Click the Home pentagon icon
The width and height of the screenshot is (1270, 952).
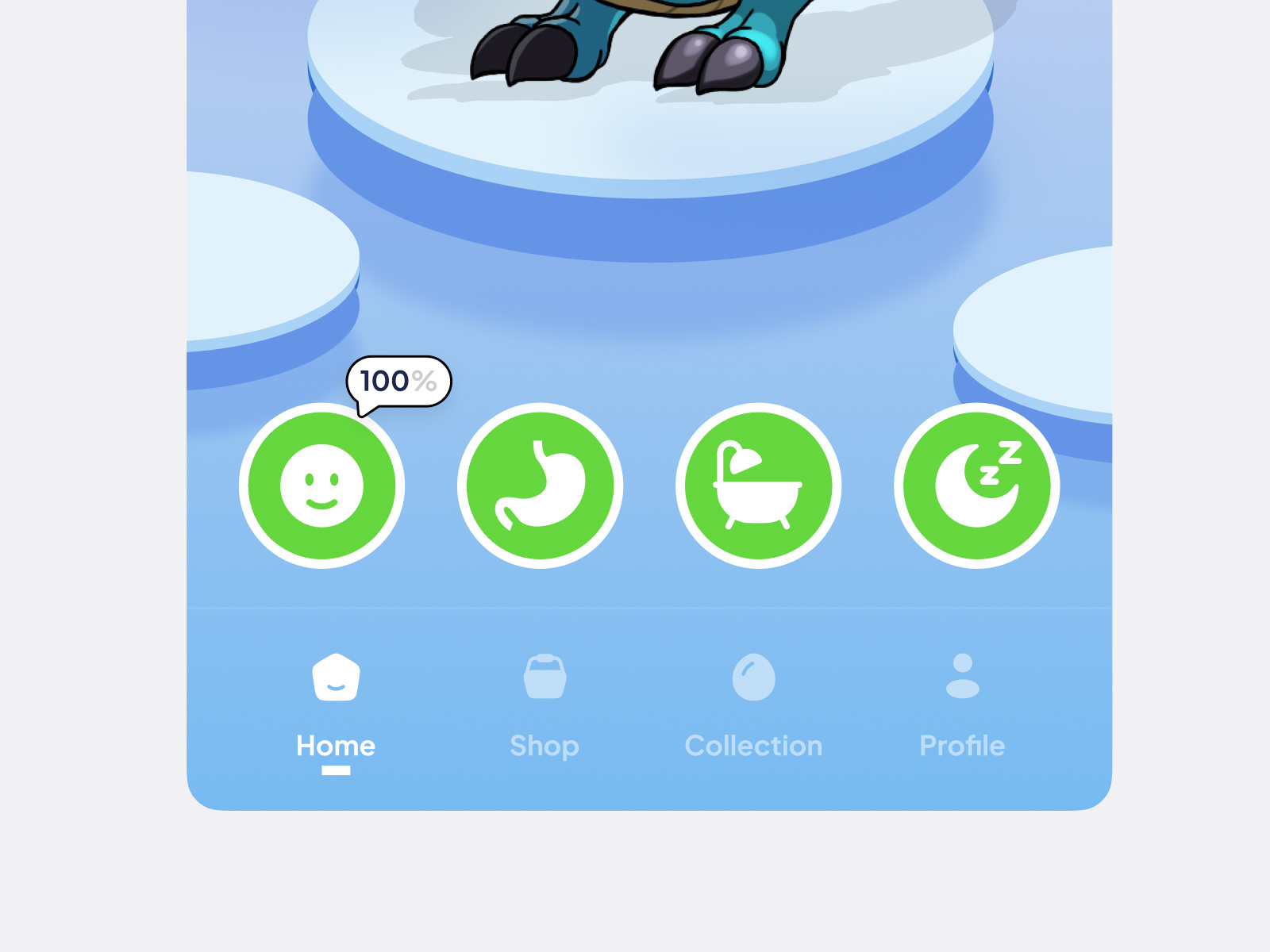coord(336,676)
